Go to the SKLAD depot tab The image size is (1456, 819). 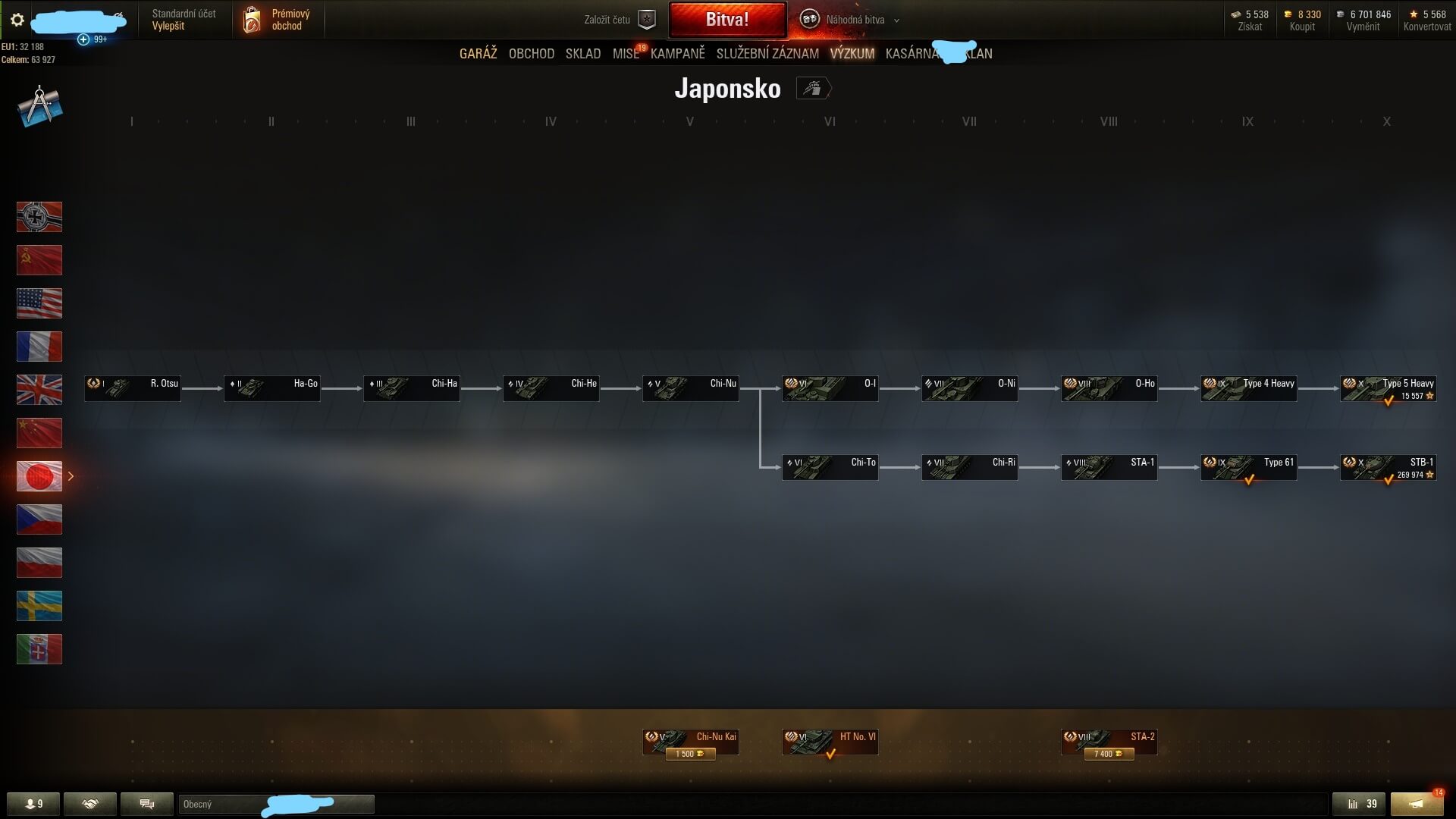(x=582, y=54)
